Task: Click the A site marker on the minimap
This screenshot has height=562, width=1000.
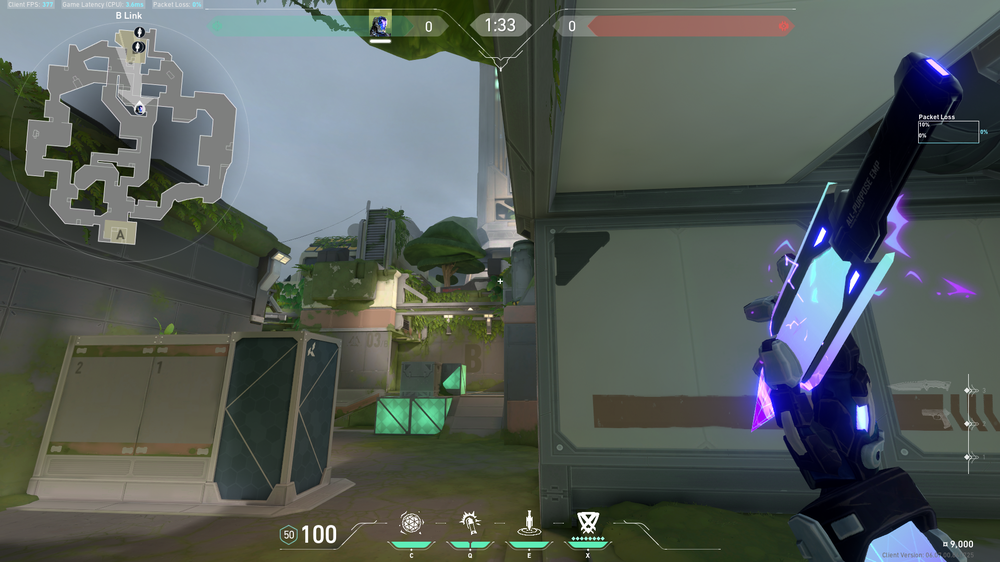Action: coord(121,234)
